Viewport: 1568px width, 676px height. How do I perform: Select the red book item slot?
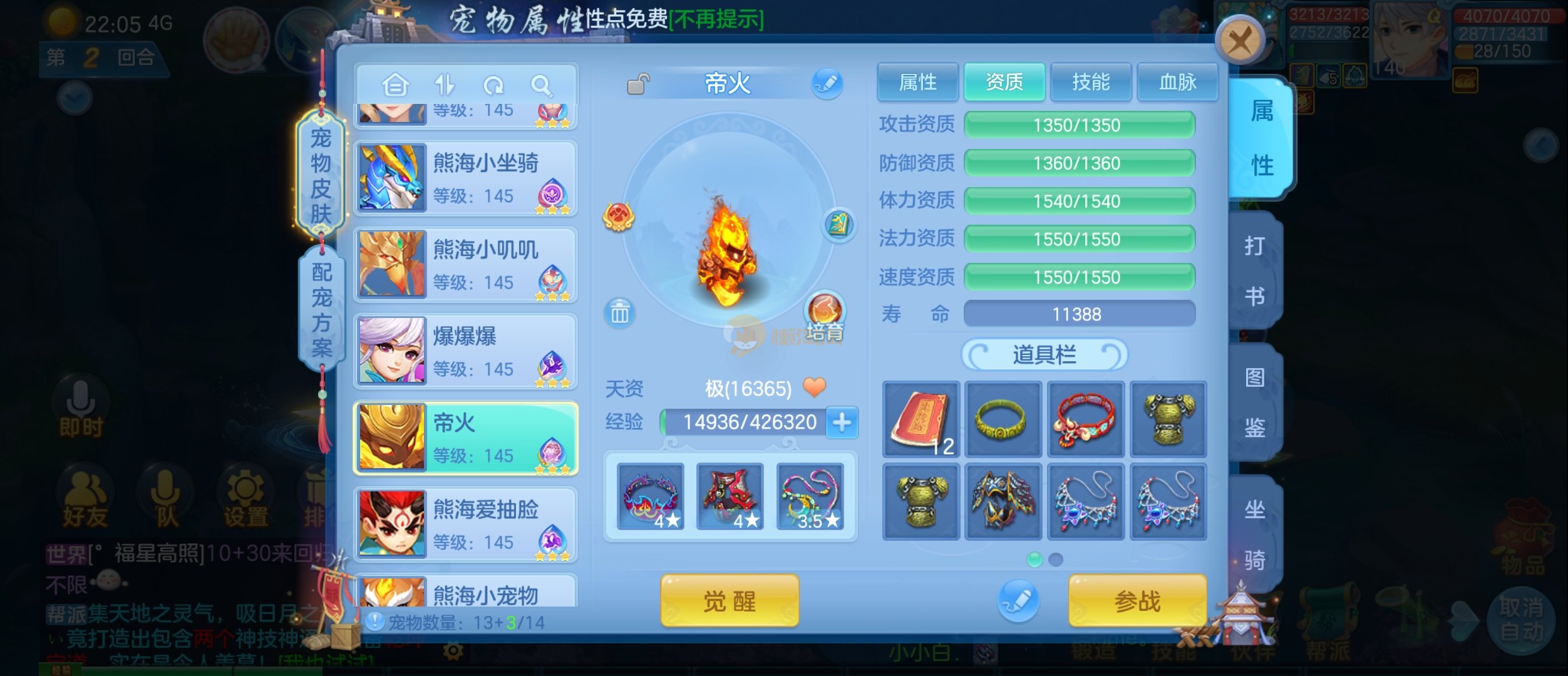coord(921,419)
